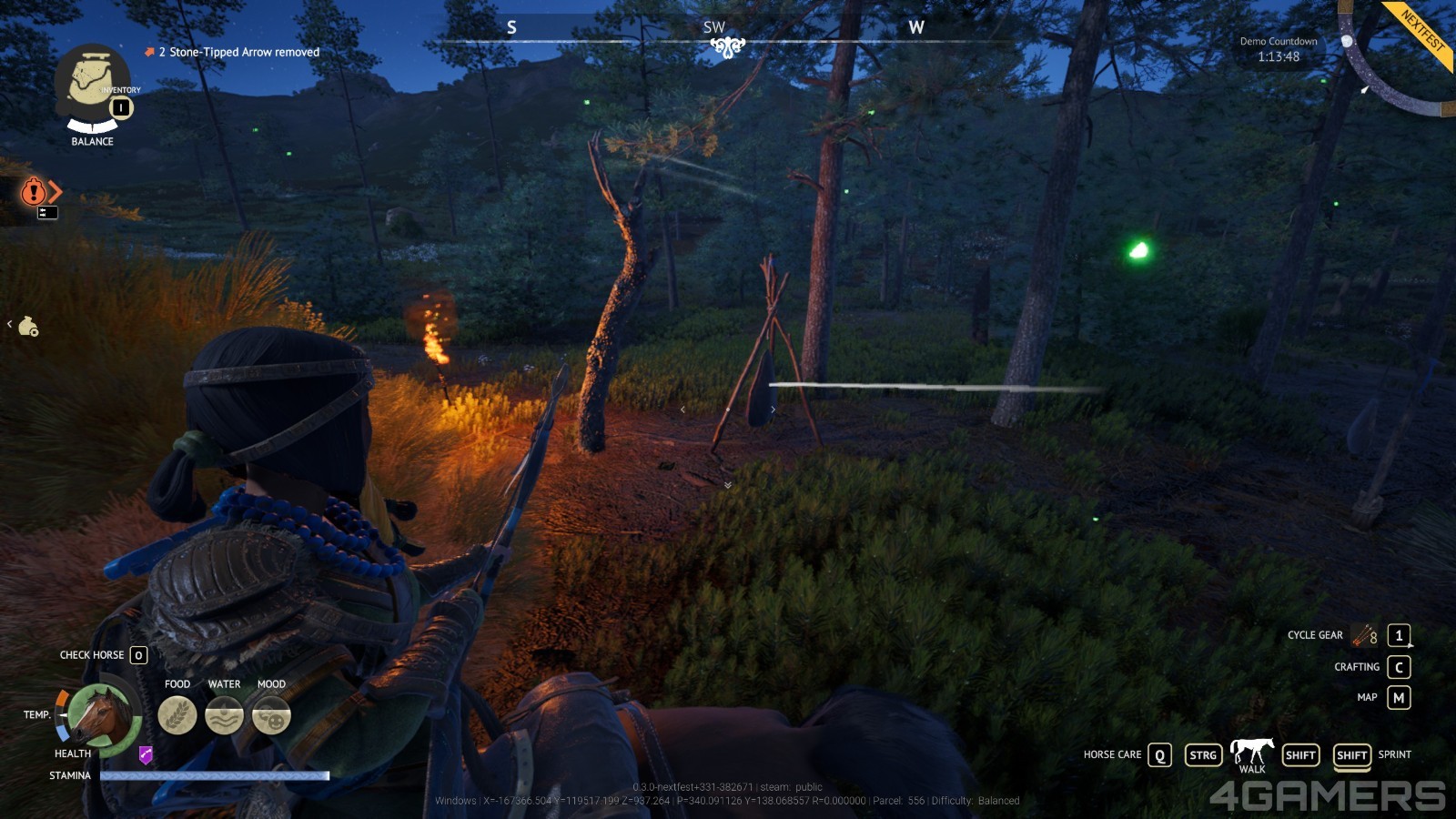The image size is (1456, 819).
Task: Expand the pouch icon on left edge
Action: point(28,326)
